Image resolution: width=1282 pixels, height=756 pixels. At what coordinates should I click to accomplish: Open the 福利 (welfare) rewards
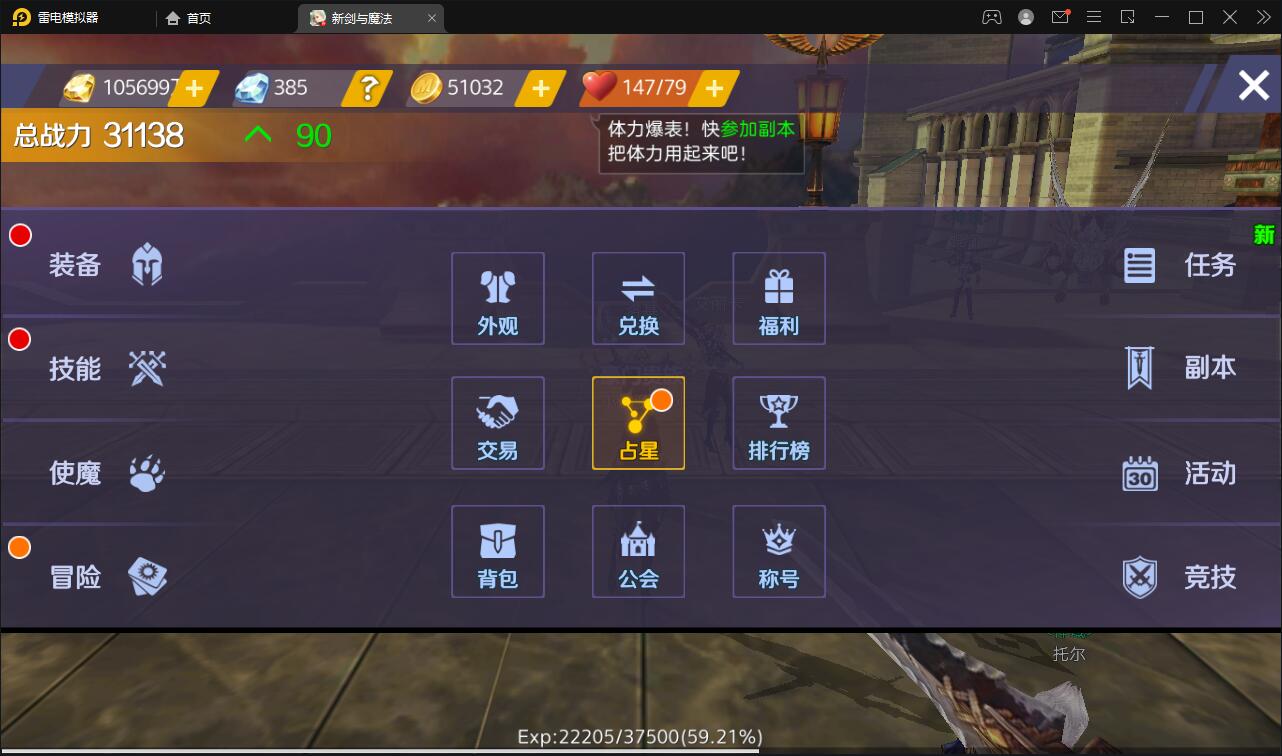(778, 298)
